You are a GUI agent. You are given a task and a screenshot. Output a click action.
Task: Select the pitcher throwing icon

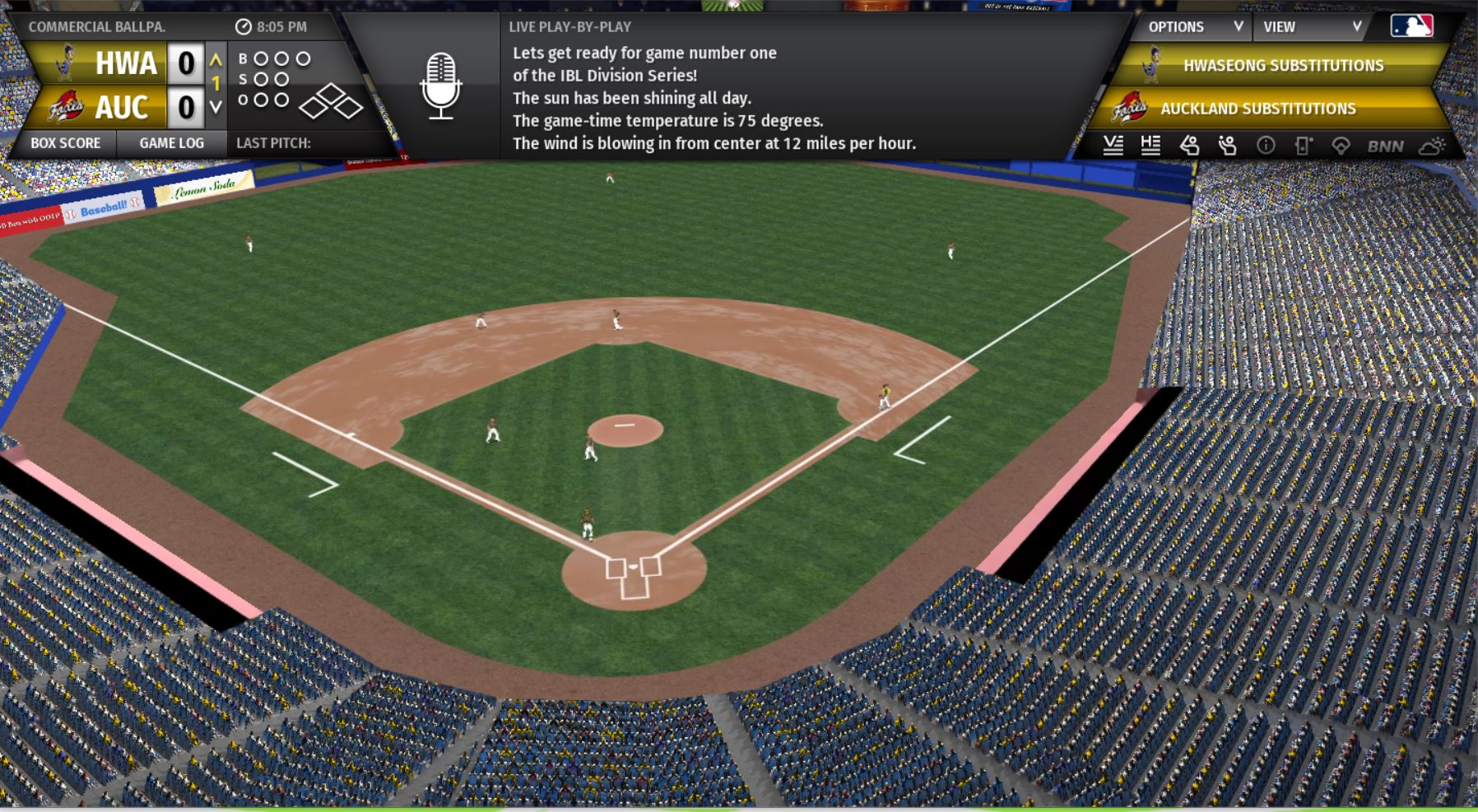point(1227,146)
